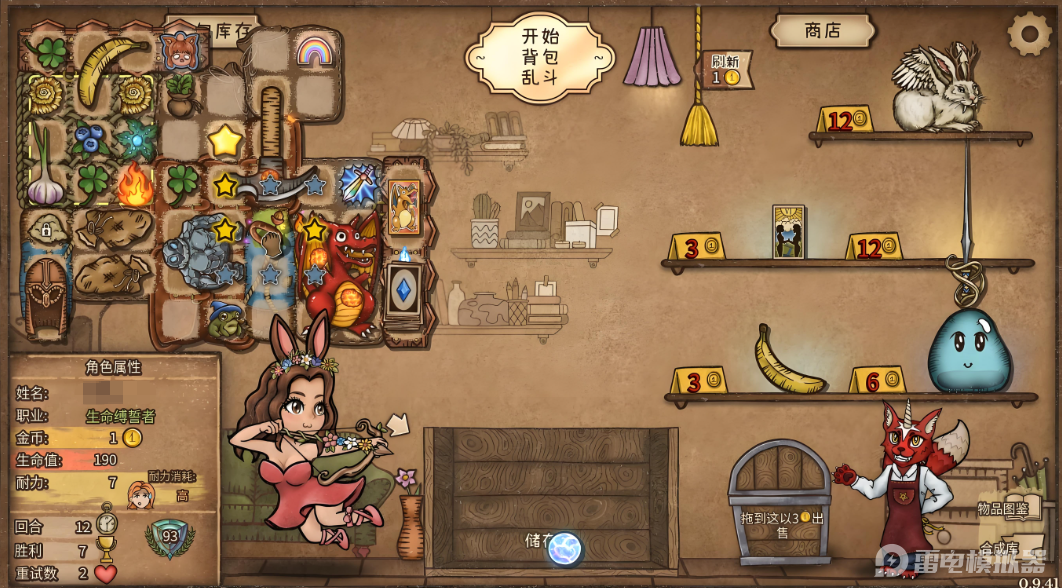Open the 合成库 recipe book

point(999,547)
